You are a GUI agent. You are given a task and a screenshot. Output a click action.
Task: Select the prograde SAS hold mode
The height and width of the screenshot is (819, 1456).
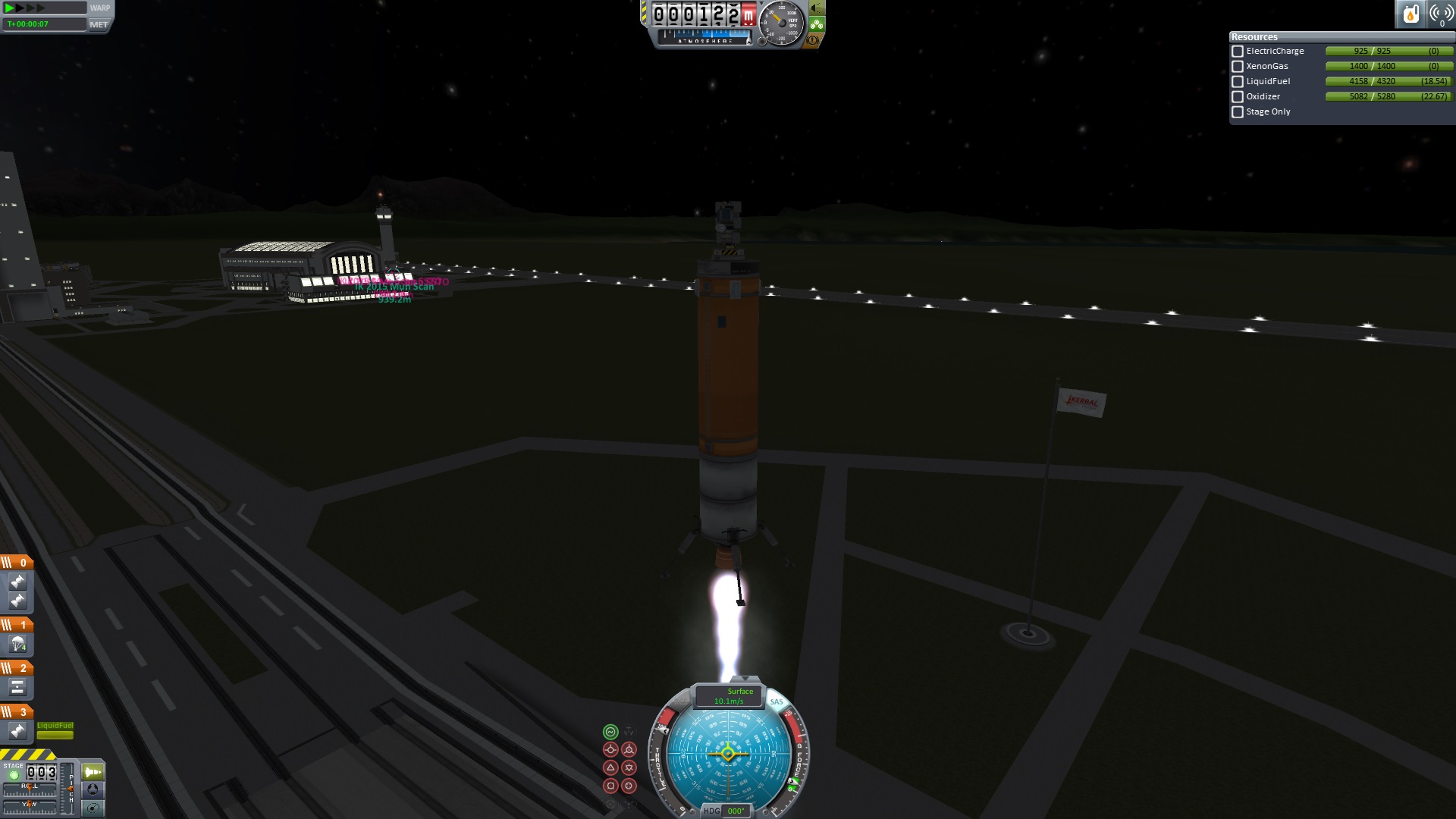point(610,750)
